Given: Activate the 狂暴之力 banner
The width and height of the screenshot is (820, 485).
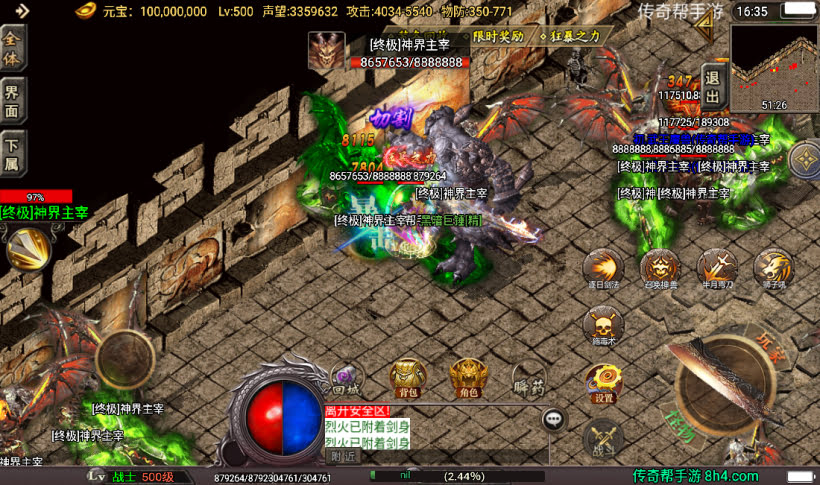Looking at the screenshot, I should 570,36.
